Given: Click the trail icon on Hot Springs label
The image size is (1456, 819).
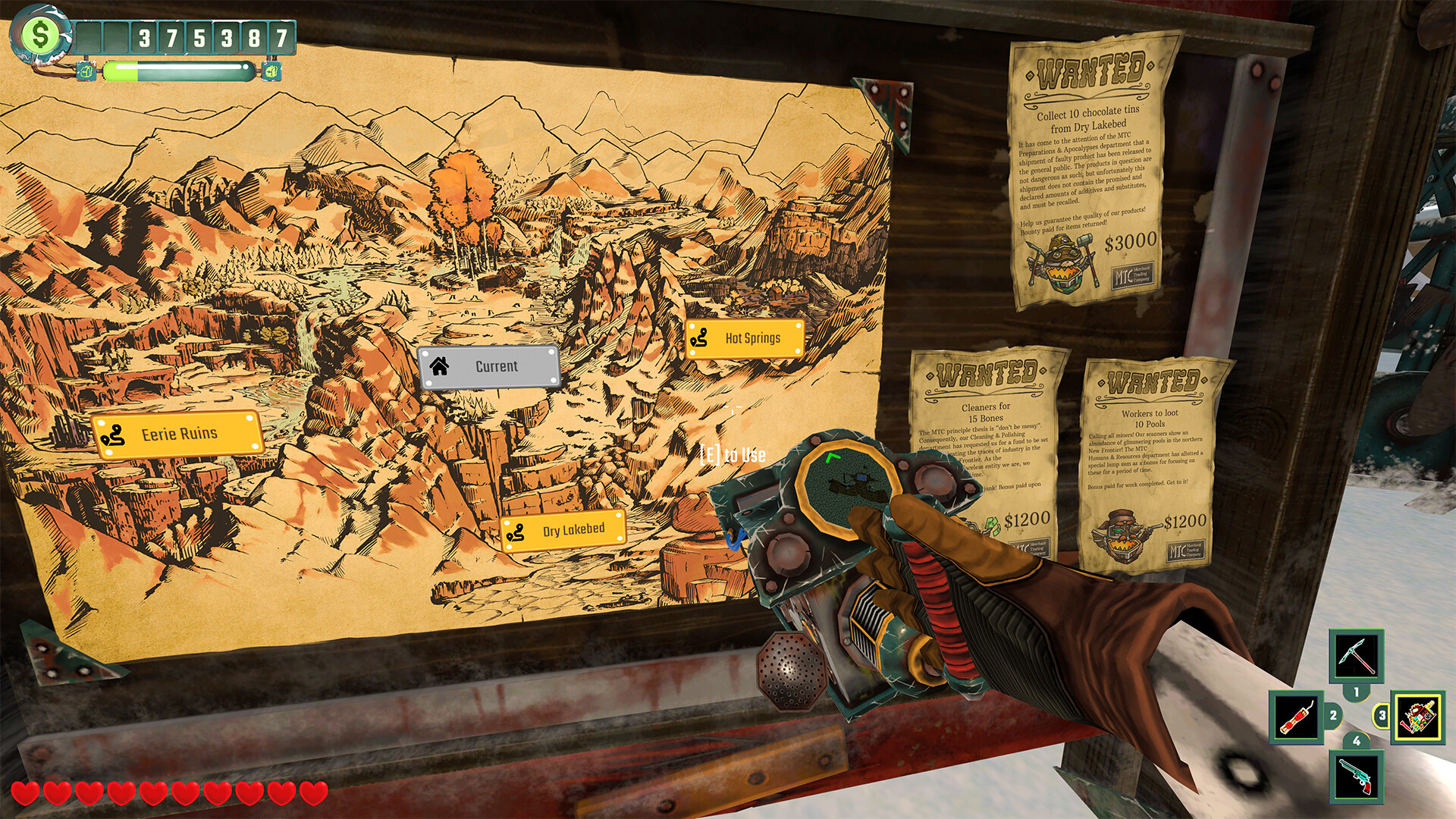Looking at the screenshot, I should [700, 338].
